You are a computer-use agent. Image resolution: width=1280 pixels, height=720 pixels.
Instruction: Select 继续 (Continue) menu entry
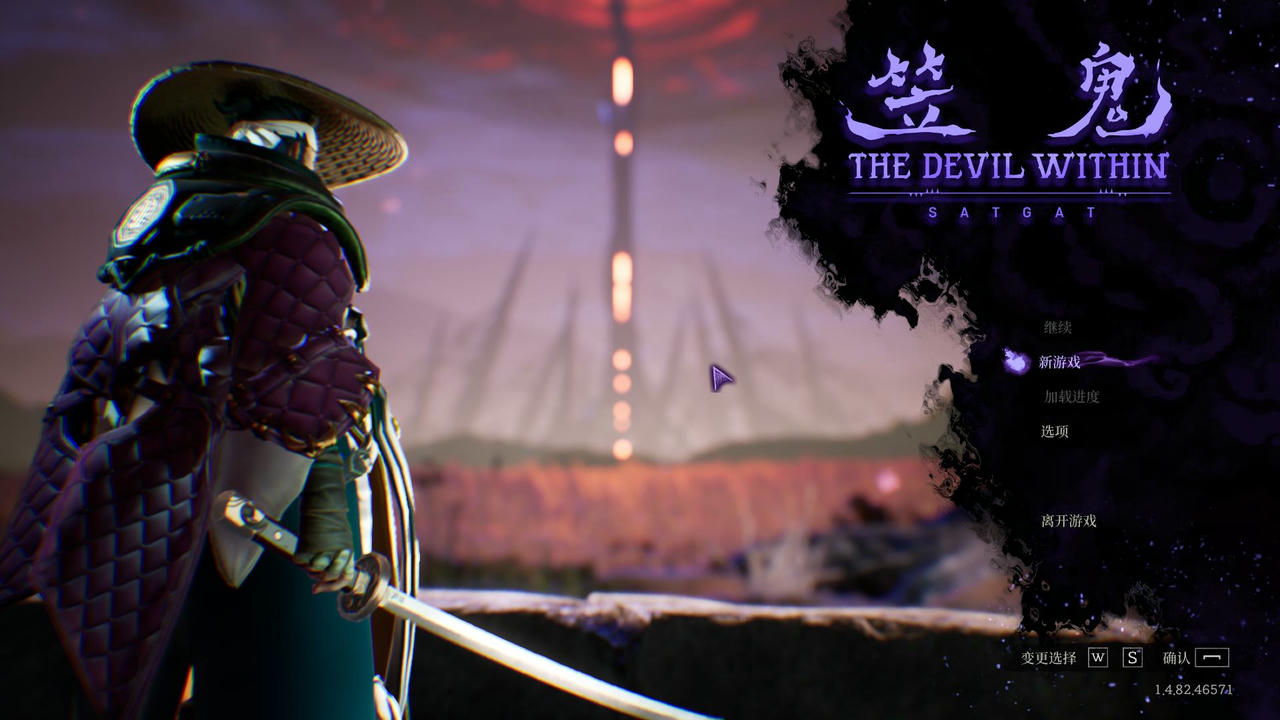[1058, 327]
